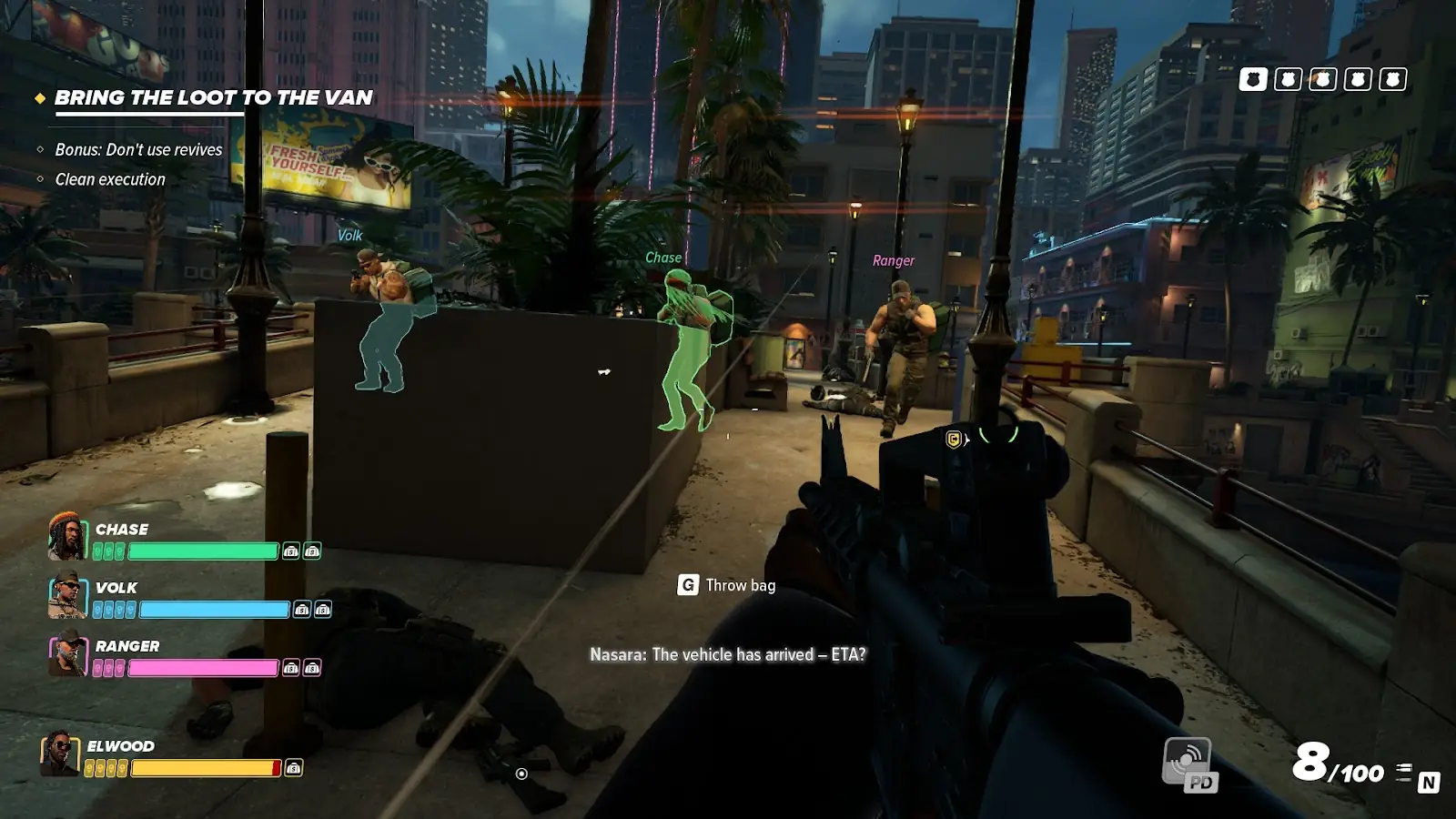The width and height of the screenshot is (1456, 819).
Task: Click the Don't use revives bonus objective
Action: 138,149
